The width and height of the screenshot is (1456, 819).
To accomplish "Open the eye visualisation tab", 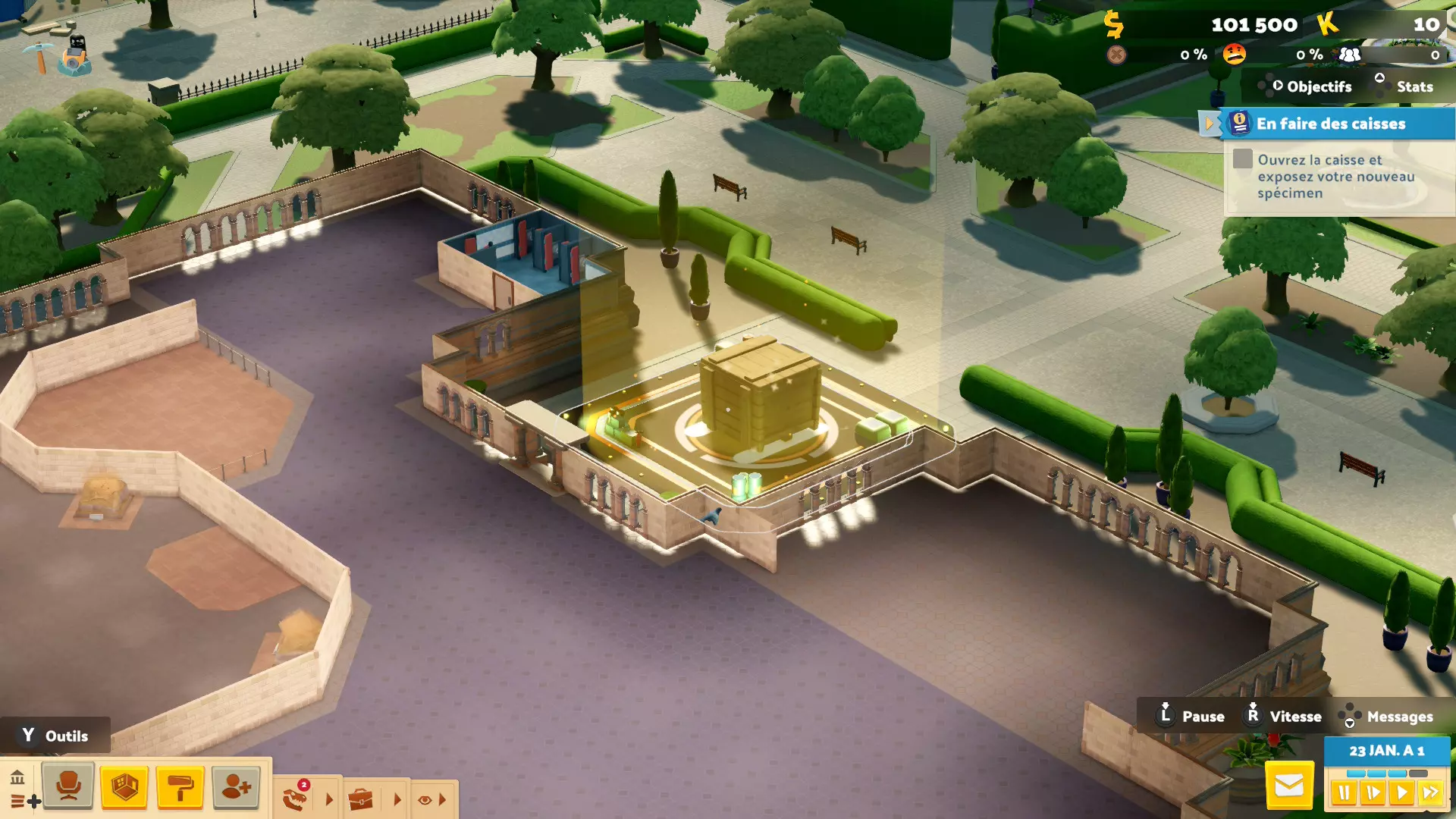I will [425, 799].
